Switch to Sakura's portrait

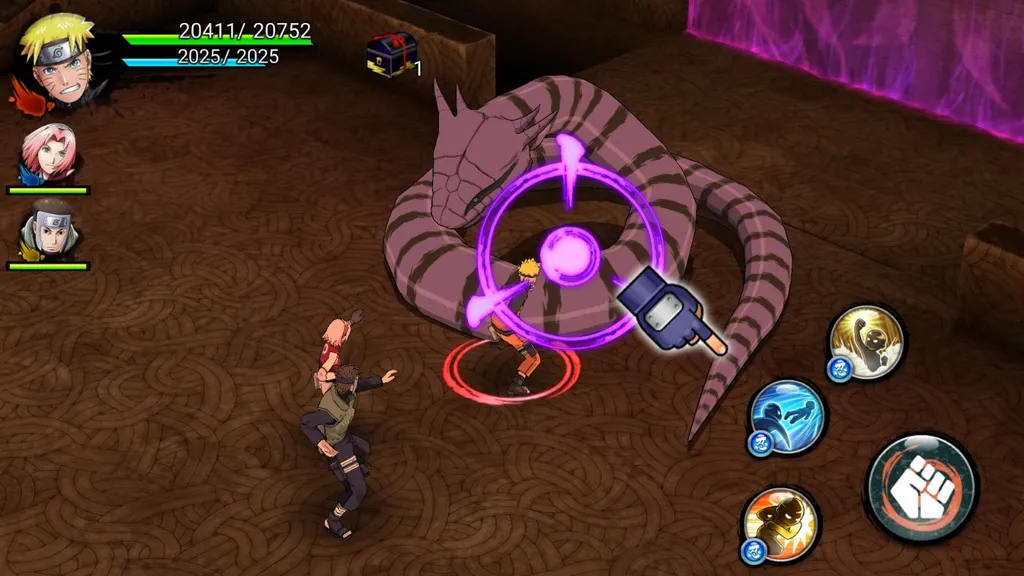click(48, 153)
